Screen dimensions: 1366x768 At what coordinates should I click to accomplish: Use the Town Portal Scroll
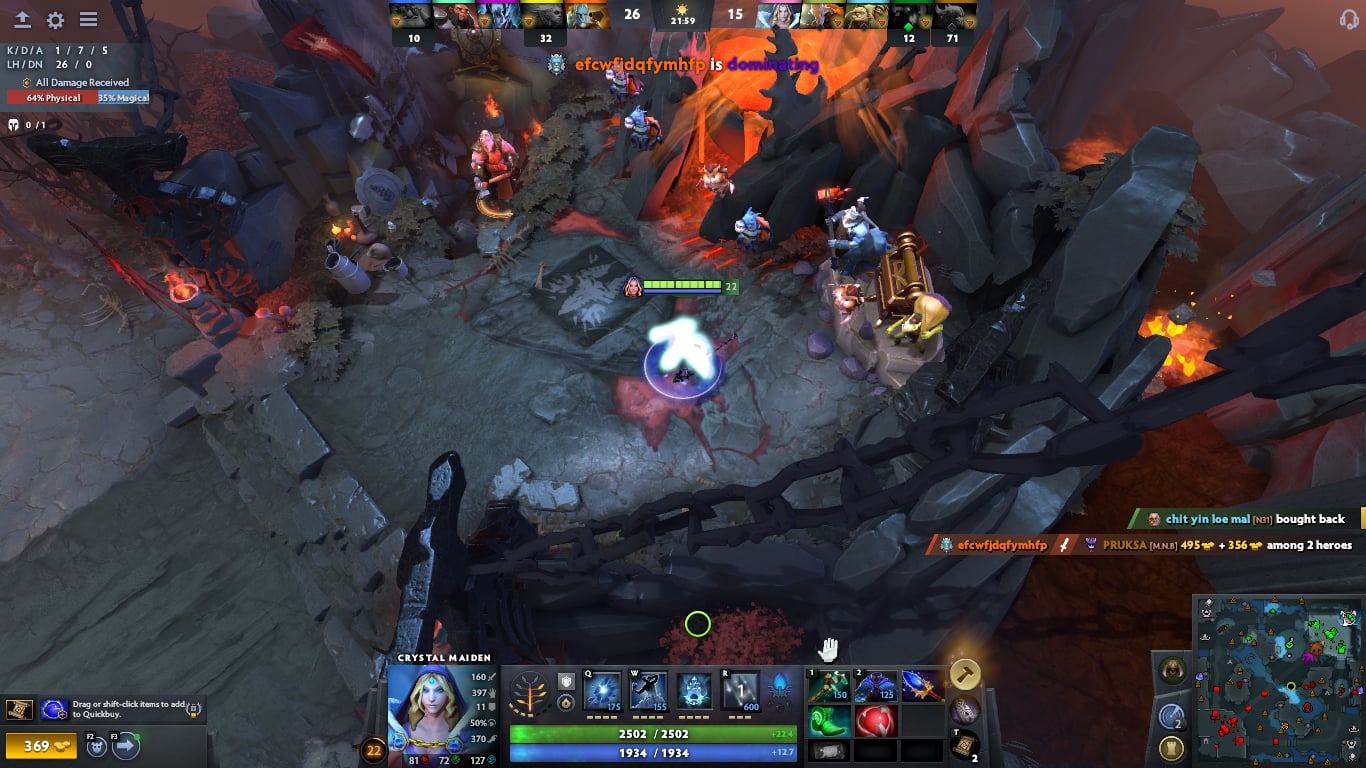964,744
